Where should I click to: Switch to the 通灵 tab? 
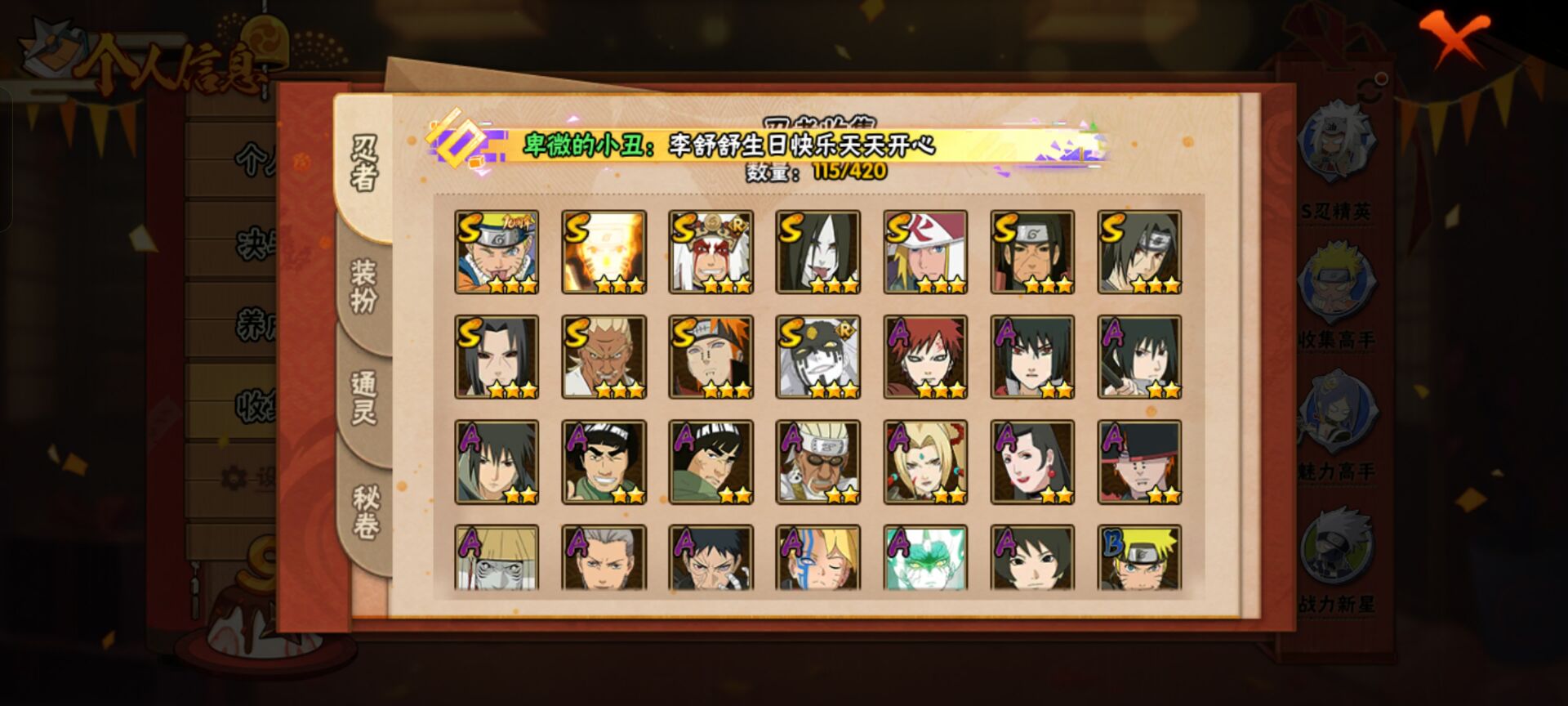pos(364,397)
